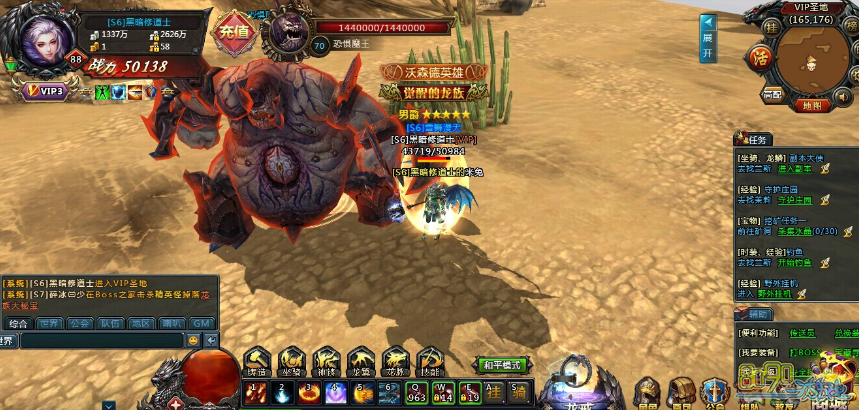Toggle the 和平模式 peace mode button
This screenshot has height=410, width=859.
(501, 365)
